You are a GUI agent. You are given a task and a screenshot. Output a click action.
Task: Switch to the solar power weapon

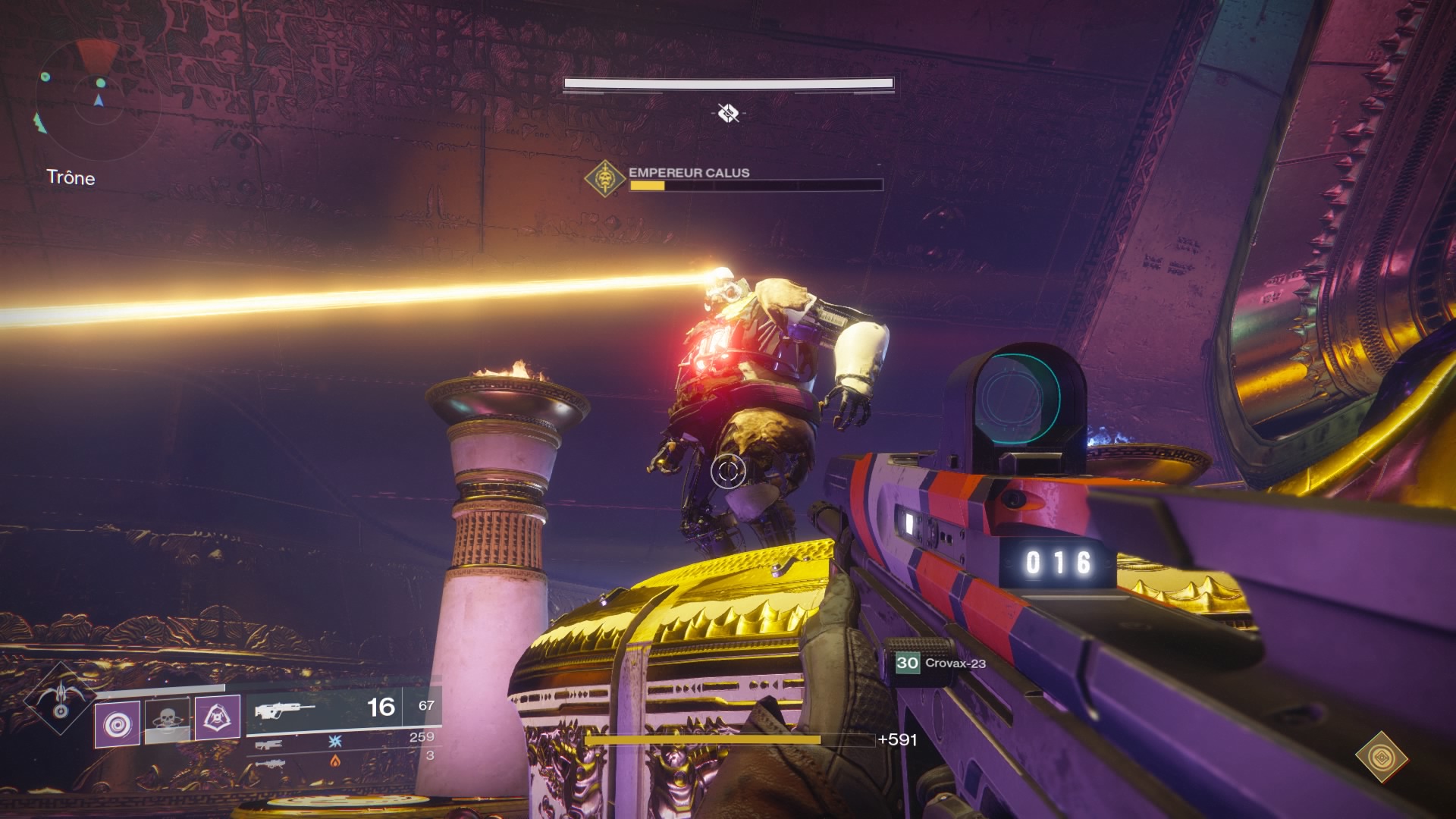click(269, 761)
